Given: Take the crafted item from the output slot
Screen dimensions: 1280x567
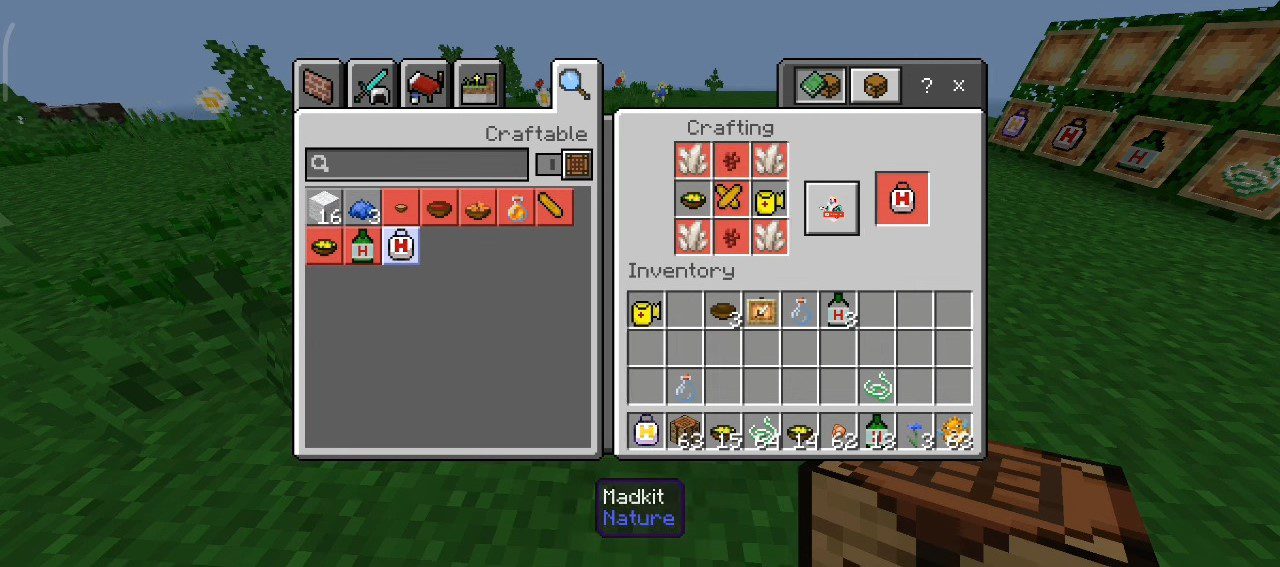Looking at the screenshot, I should tap(901, 199).
